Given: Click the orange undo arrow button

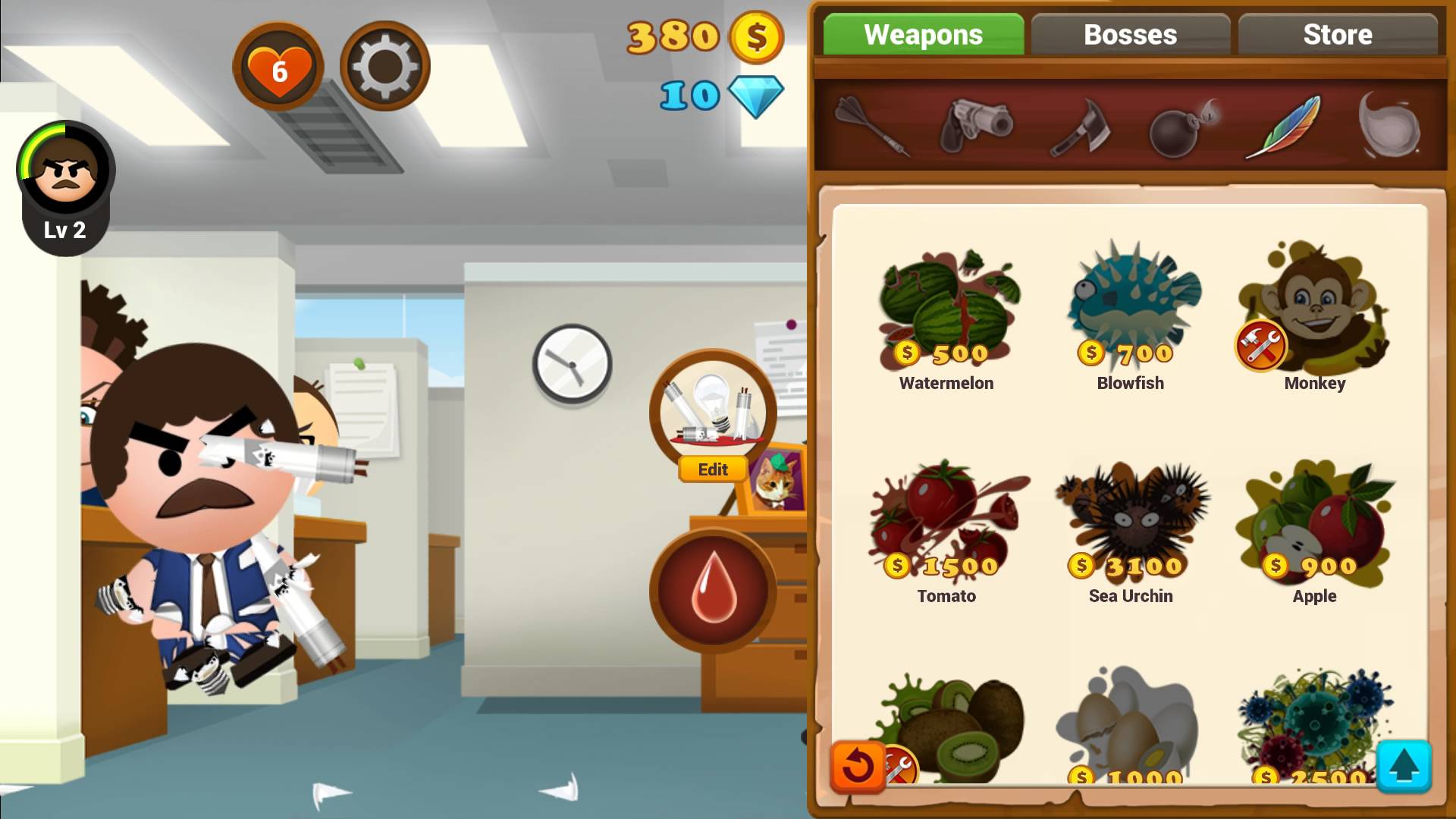Looking at the screenshot, I should (x=858, y=766).
